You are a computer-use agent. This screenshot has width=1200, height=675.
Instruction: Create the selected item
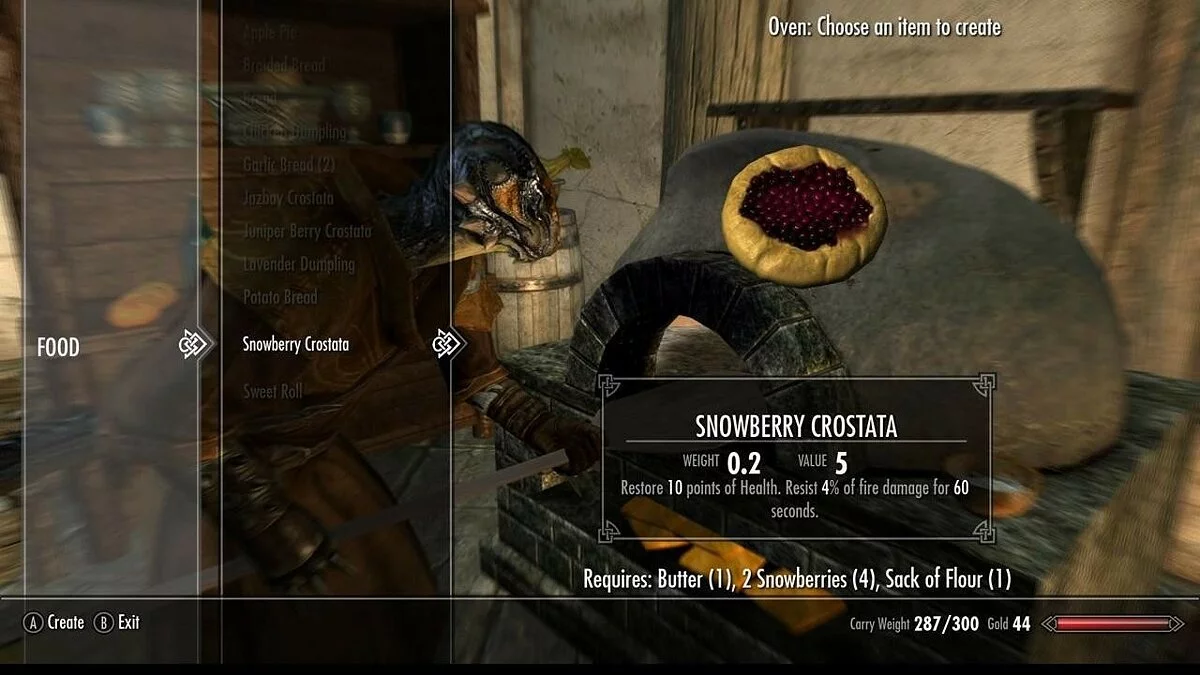[55, 622]
